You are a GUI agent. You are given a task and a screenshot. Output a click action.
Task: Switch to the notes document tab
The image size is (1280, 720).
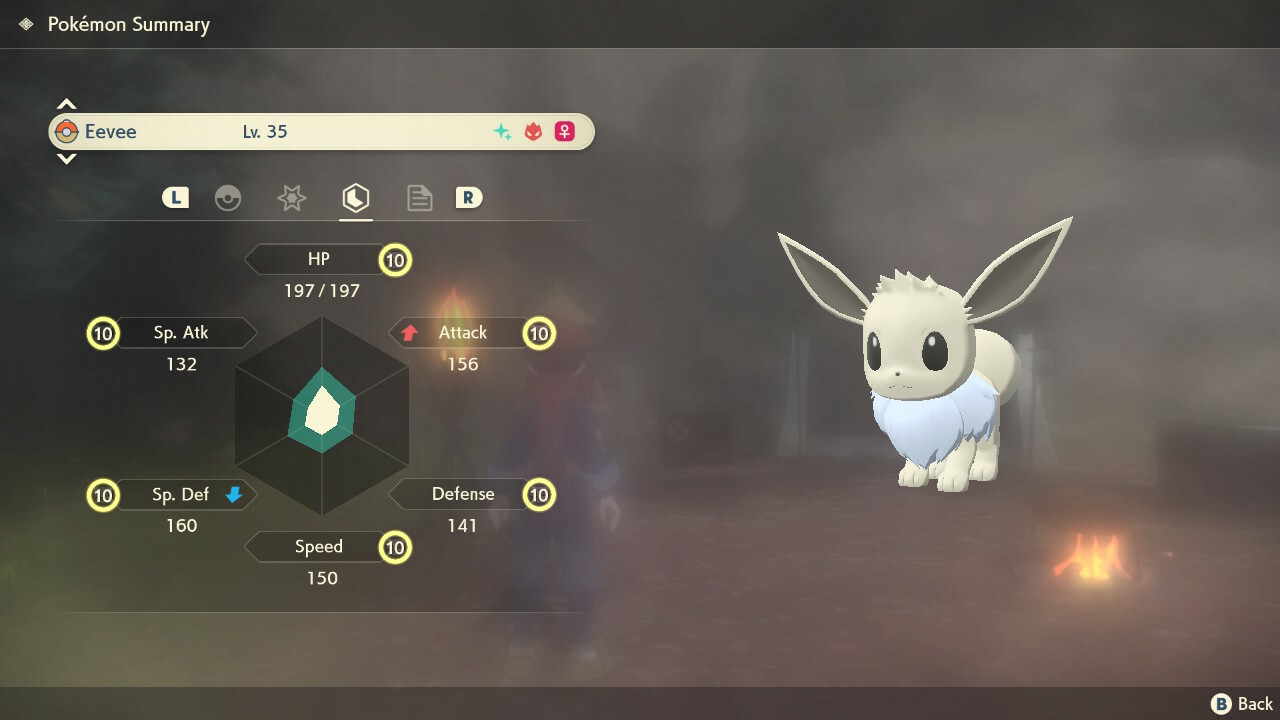pos(419,198)
